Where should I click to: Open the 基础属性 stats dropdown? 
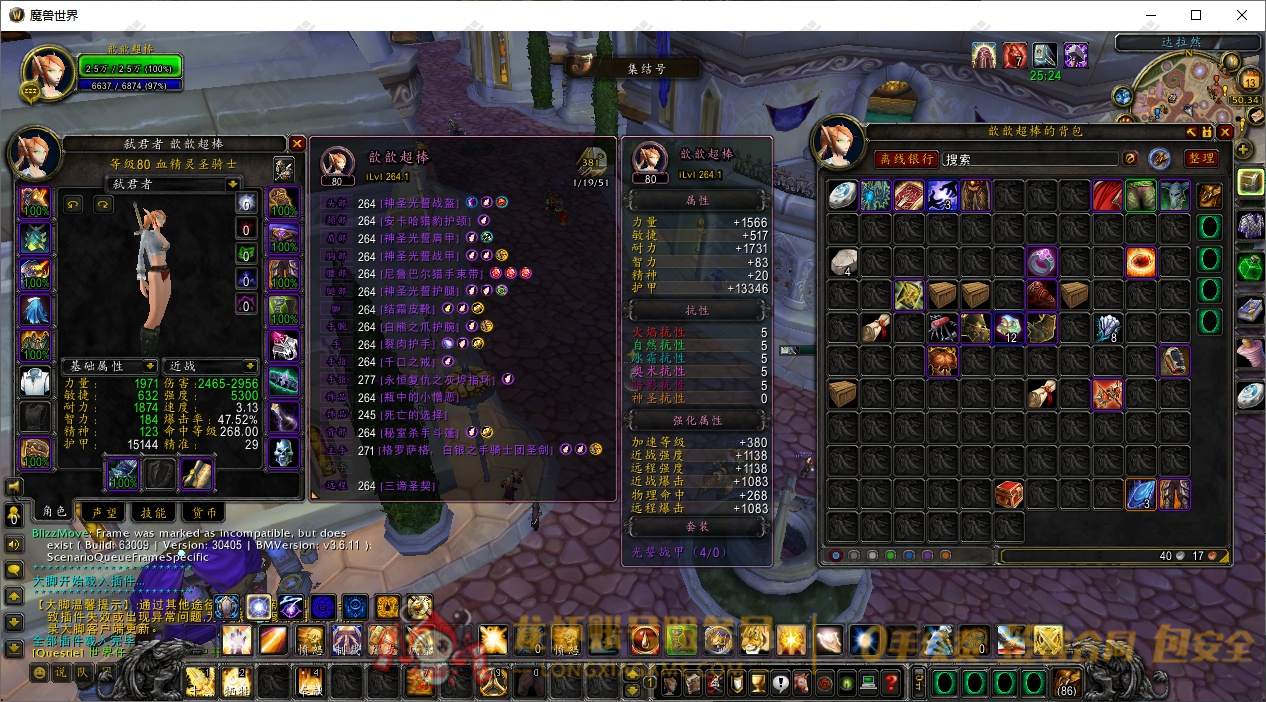(110, 366)
